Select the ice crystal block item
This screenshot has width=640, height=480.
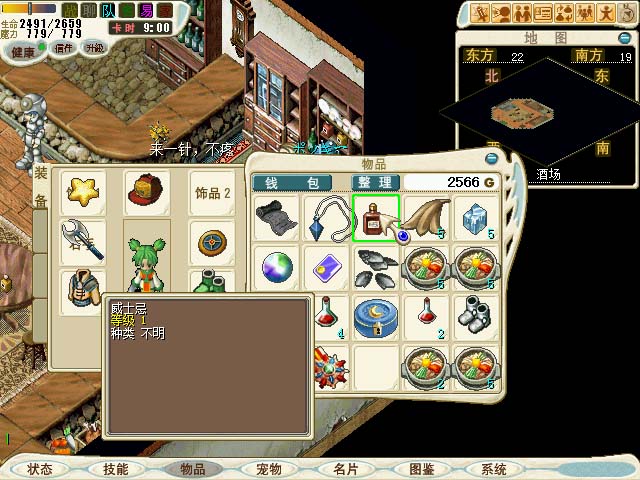pos(474,218)
